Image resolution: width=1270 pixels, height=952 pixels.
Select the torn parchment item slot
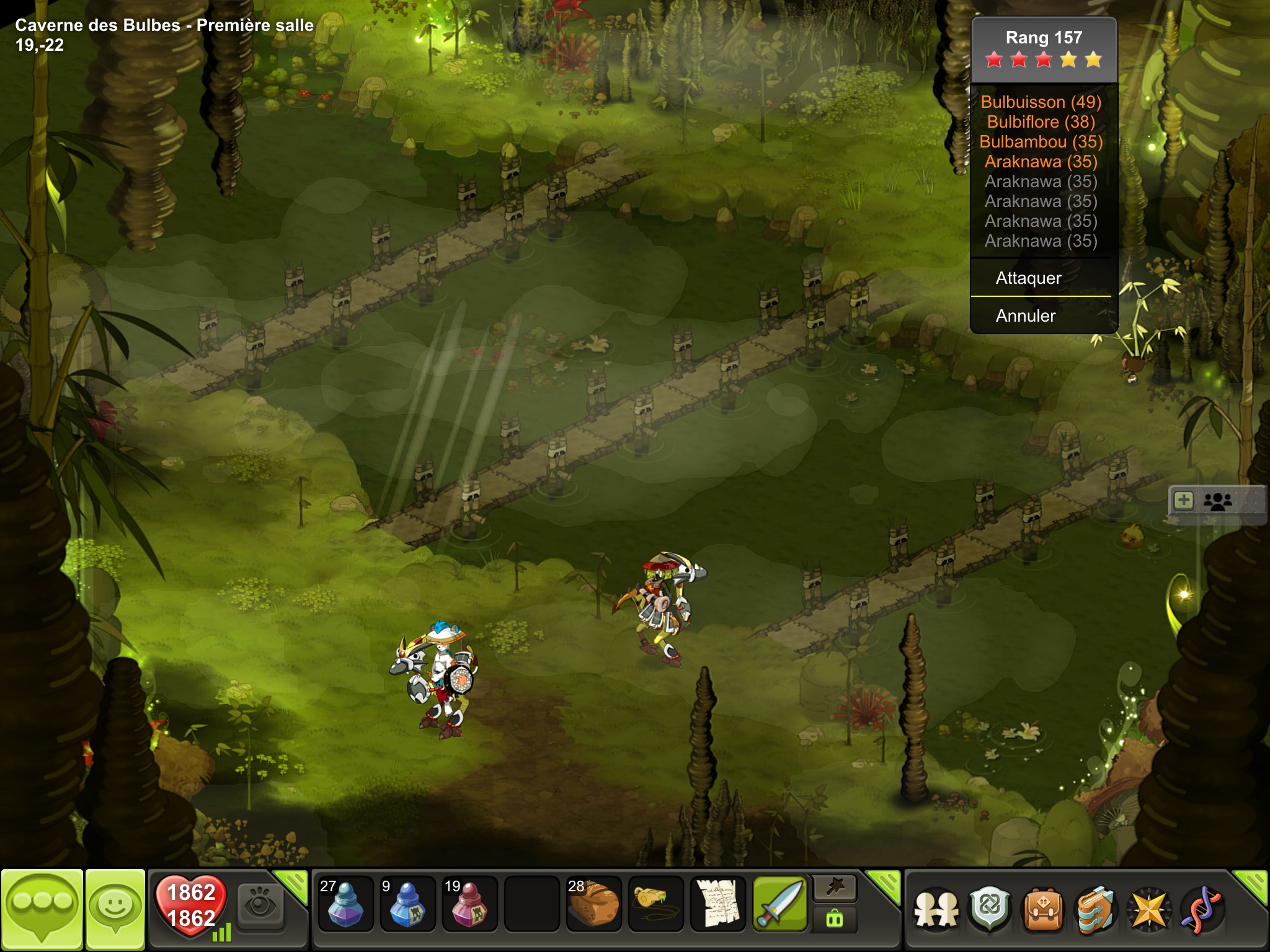point(717,904)
